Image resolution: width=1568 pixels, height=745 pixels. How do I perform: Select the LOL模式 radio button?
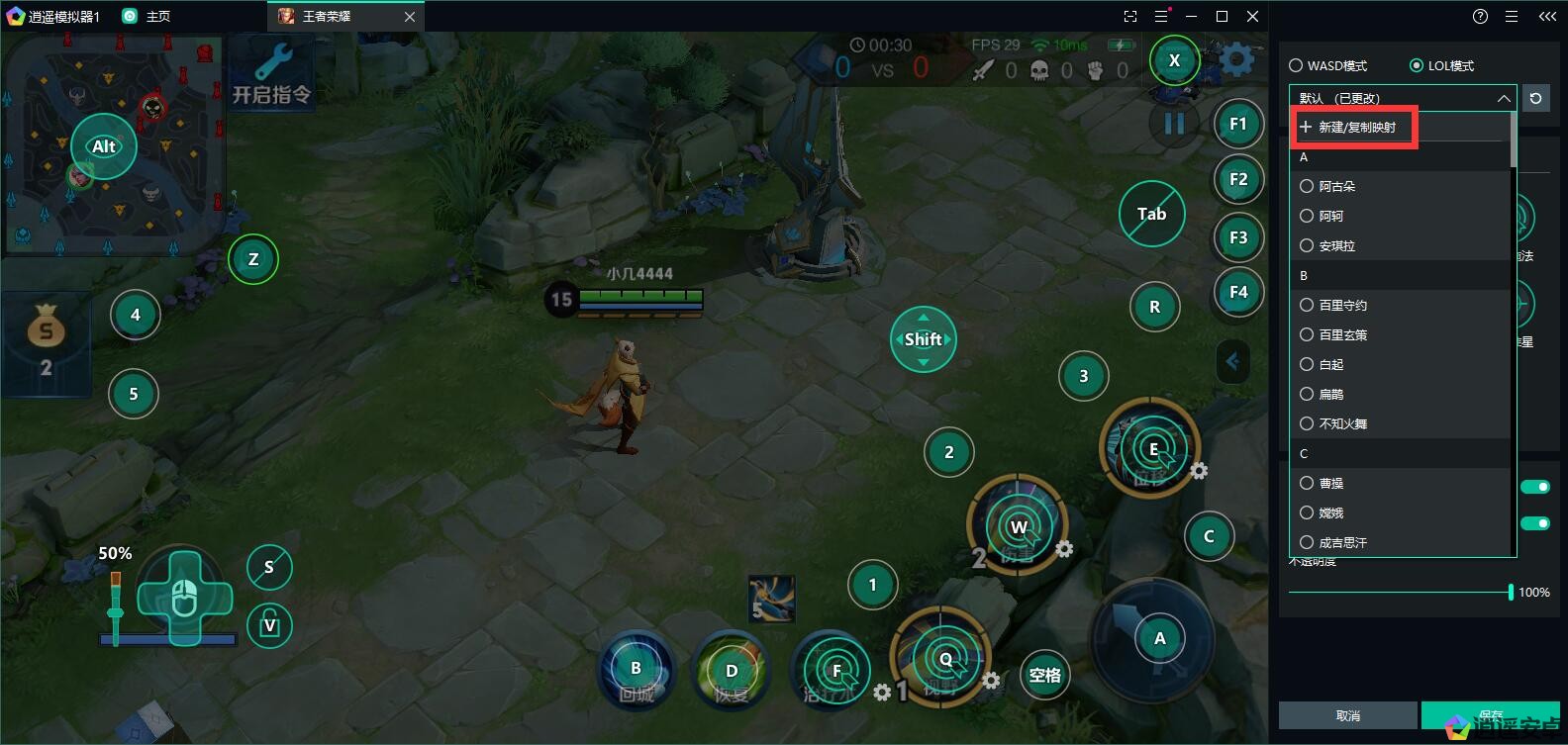click(x=1417, y=65)
